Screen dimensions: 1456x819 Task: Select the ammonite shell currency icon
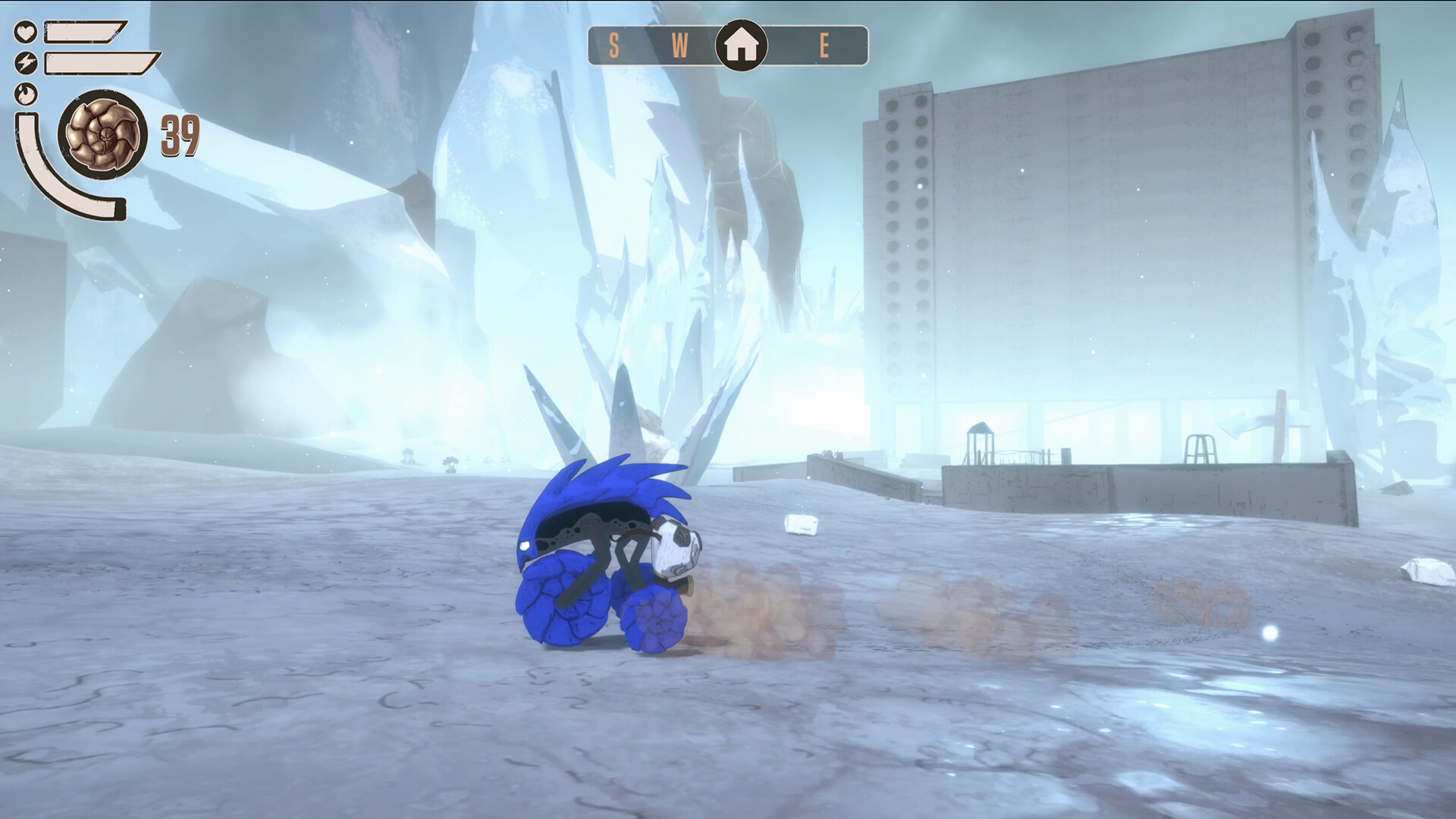pyautogui.click(x=103, y=135)
